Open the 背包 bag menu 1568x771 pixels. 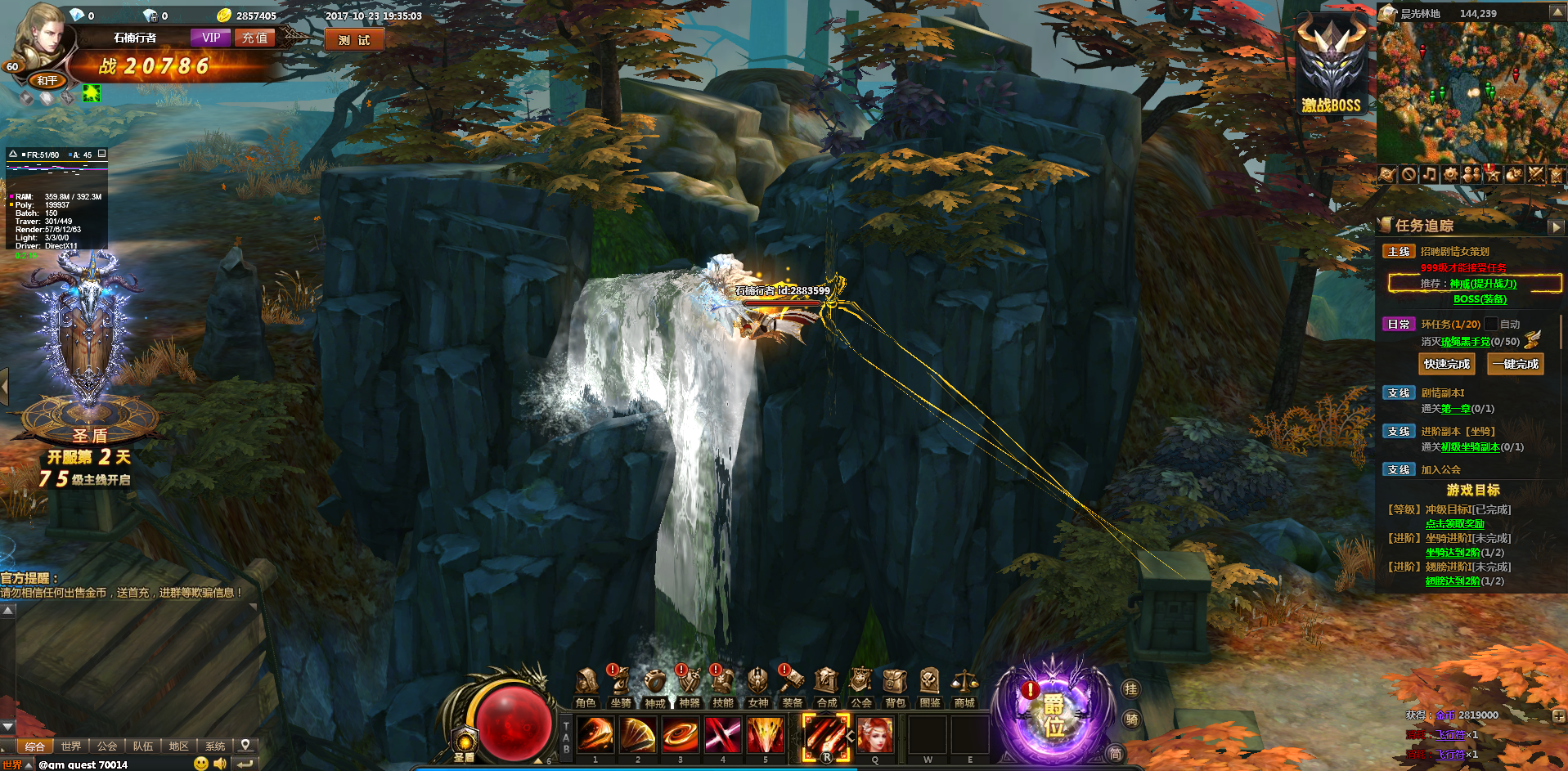[x=896, y=688]
